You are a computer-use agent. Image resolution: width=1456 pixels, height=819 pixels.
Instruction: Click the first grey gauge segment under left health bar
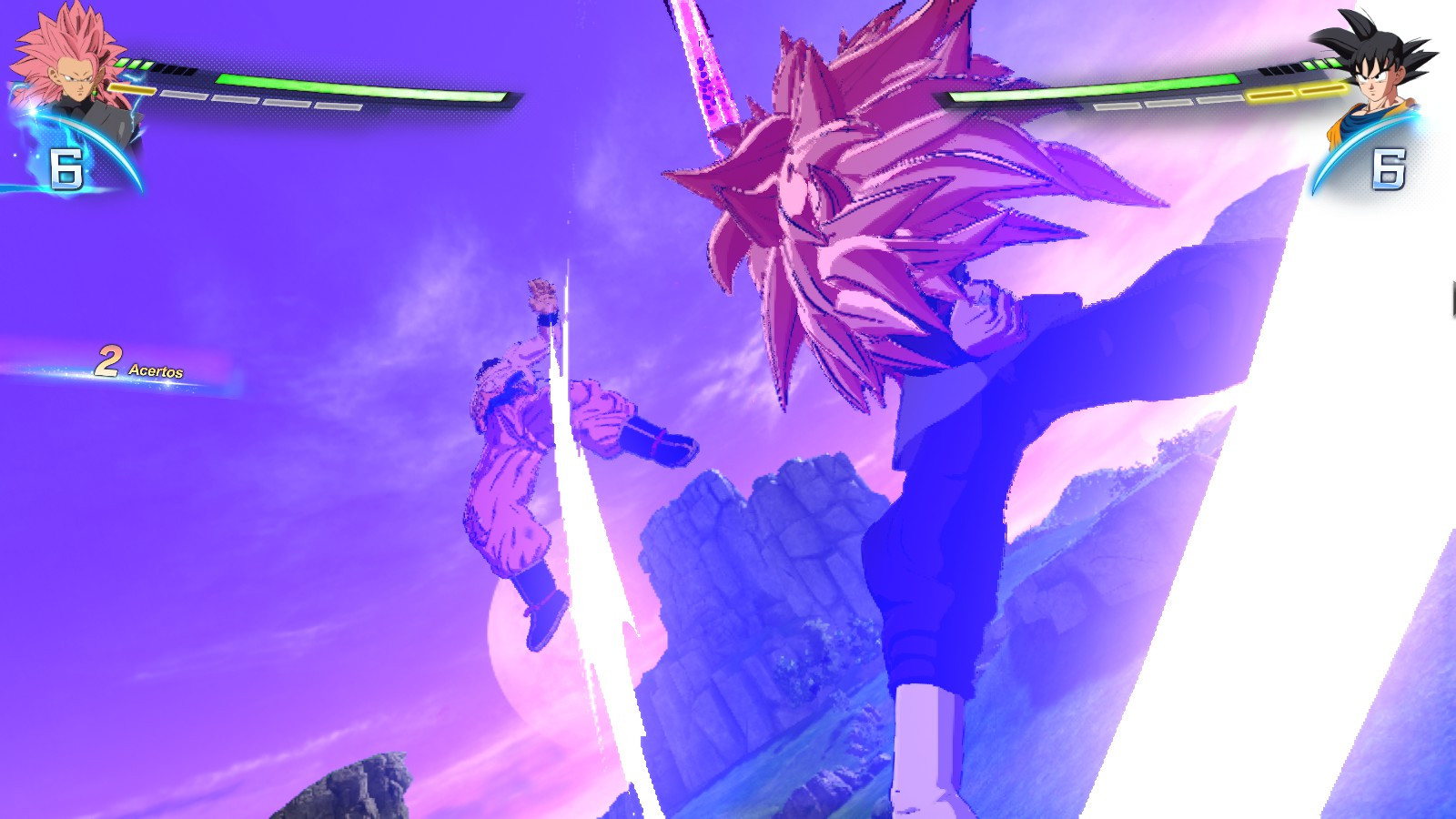pos(185,95)
